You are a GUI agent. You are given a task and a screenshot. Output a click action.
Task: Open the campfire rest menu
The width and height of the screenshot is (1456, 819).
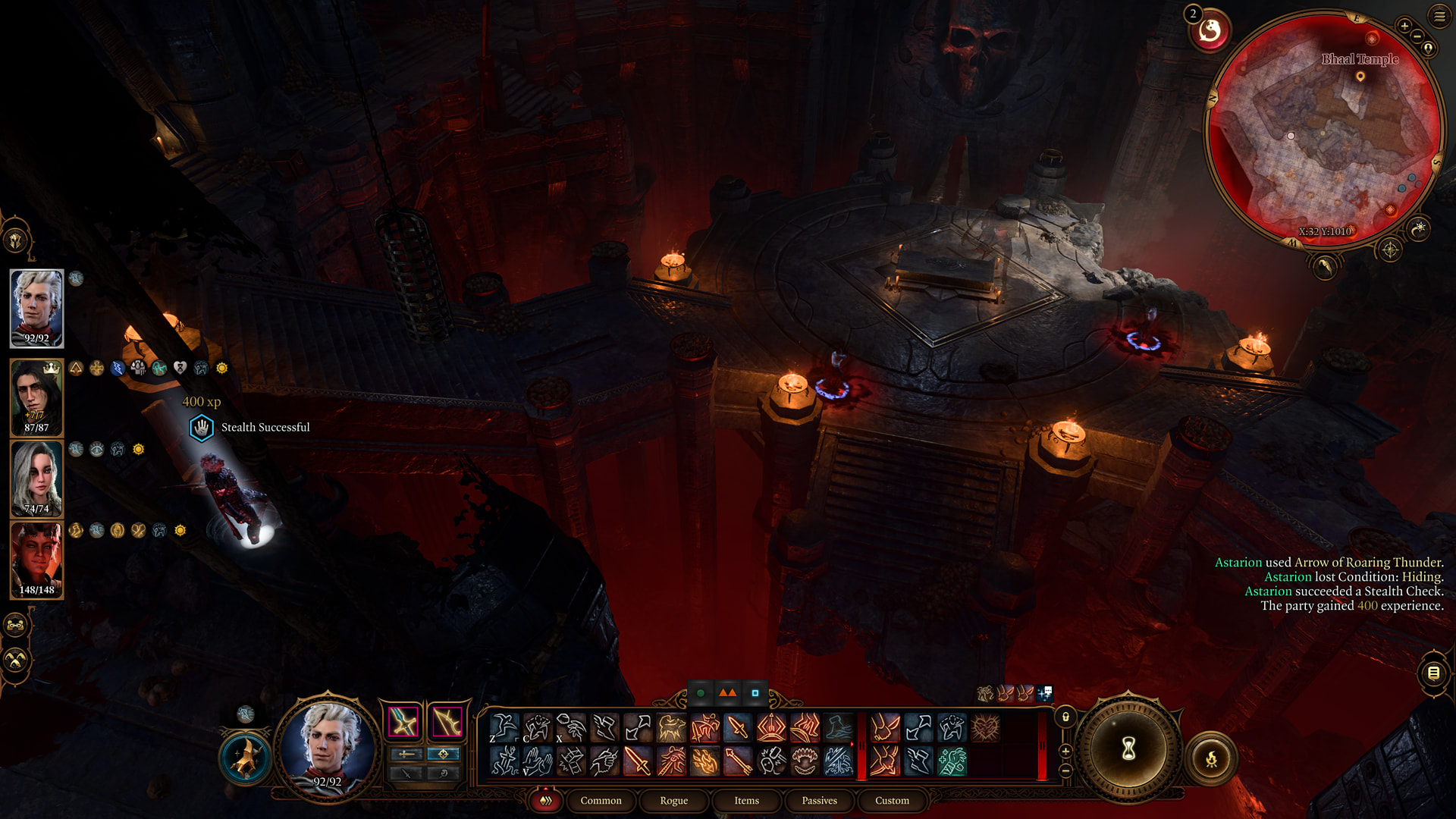[1211, 758]
